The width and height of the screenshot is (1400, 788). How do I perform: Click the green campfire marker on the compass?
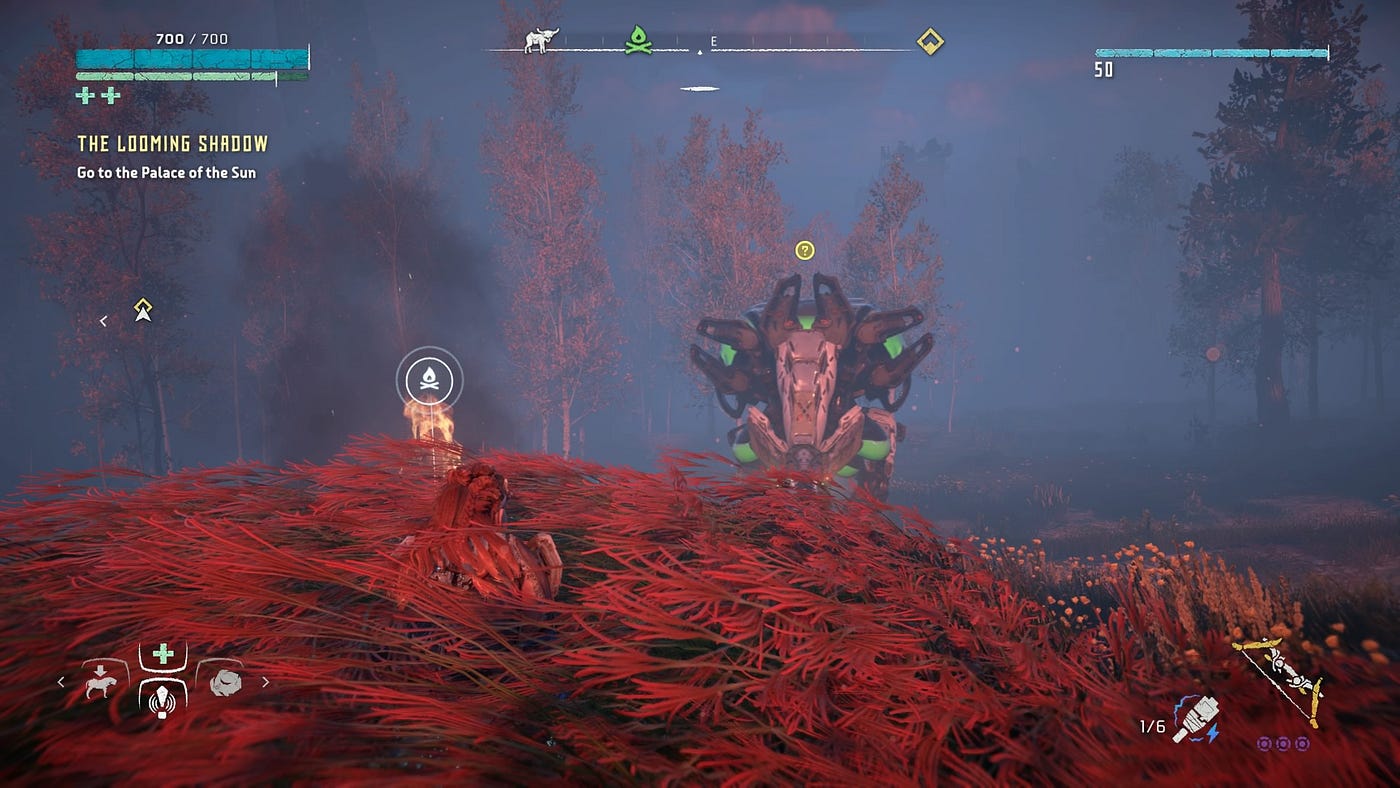pyautogui.click(x=638, y=41)
